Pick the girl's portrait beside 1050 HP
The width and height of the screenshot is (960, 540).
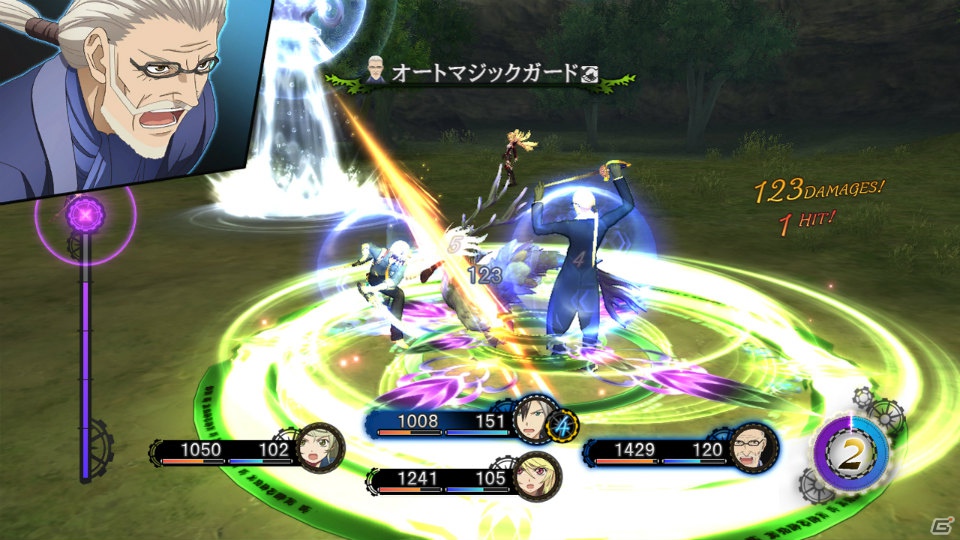point(320,448)
